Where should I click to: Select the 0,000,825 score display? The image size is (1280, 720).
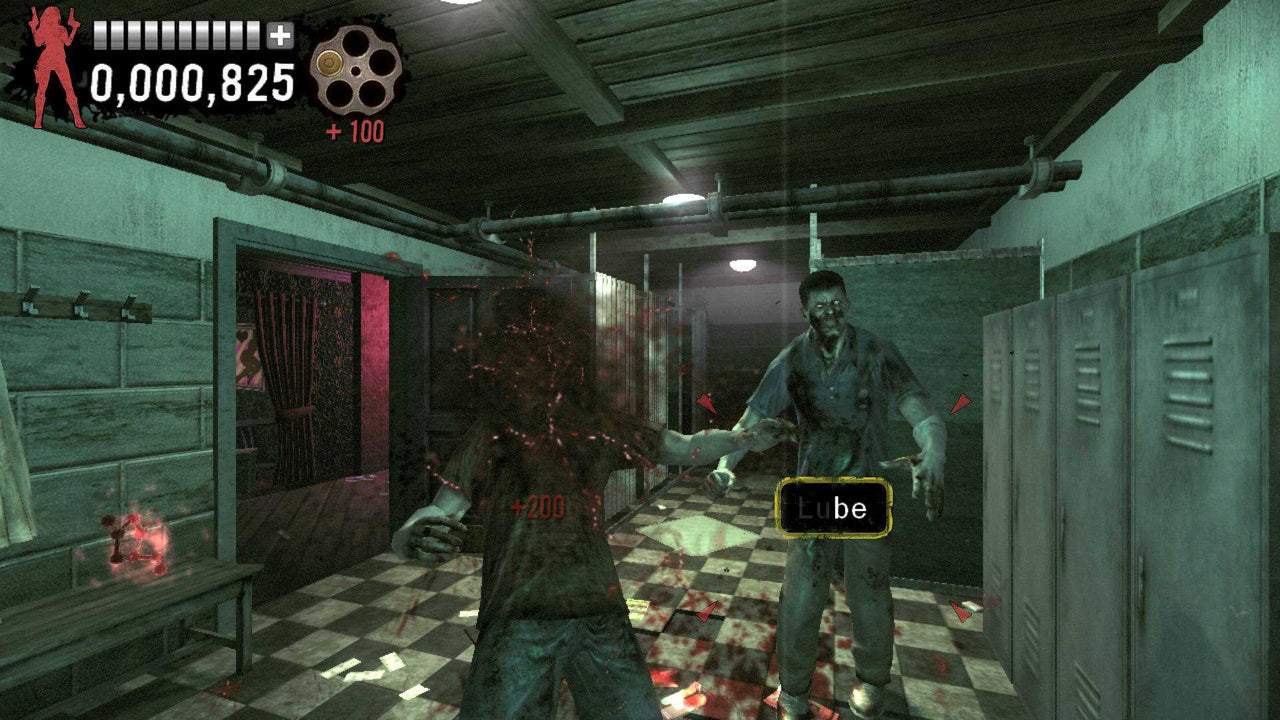point(190,85)
